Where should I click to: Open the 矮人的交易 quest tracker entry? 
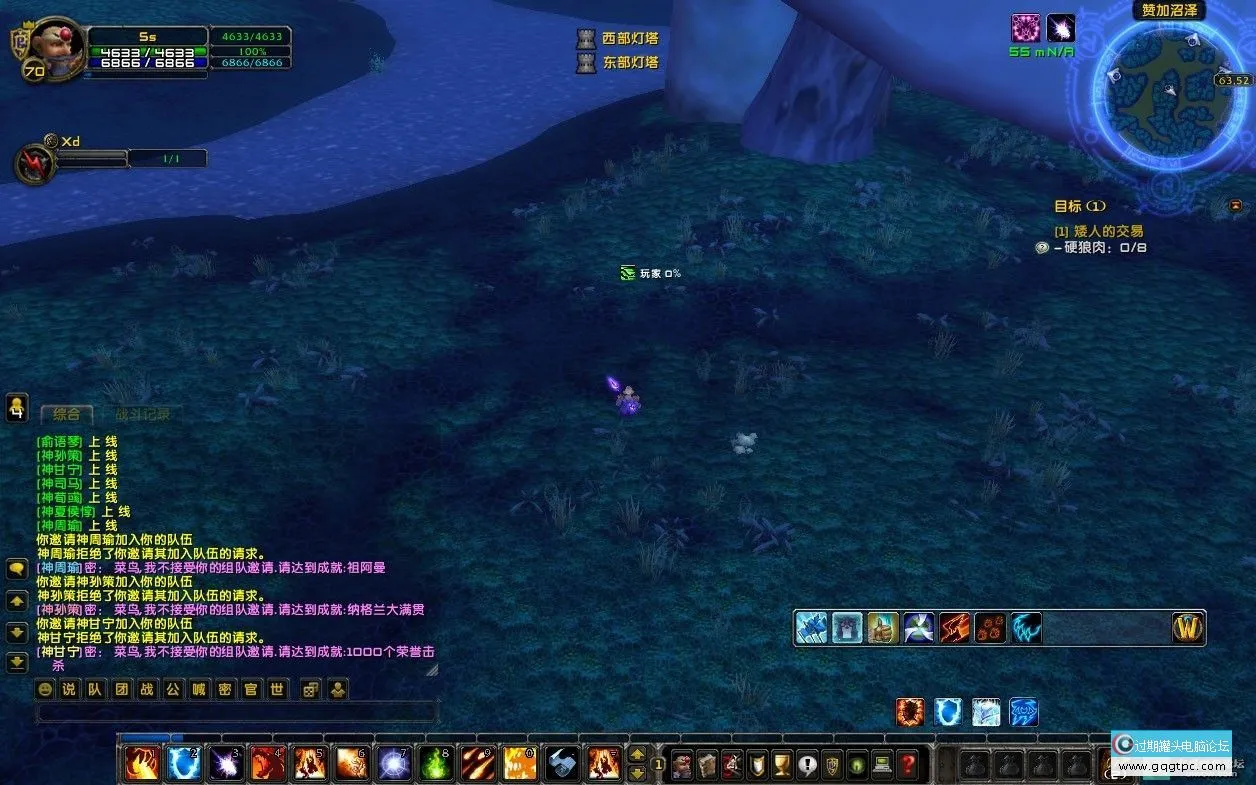pos(1098,231)
